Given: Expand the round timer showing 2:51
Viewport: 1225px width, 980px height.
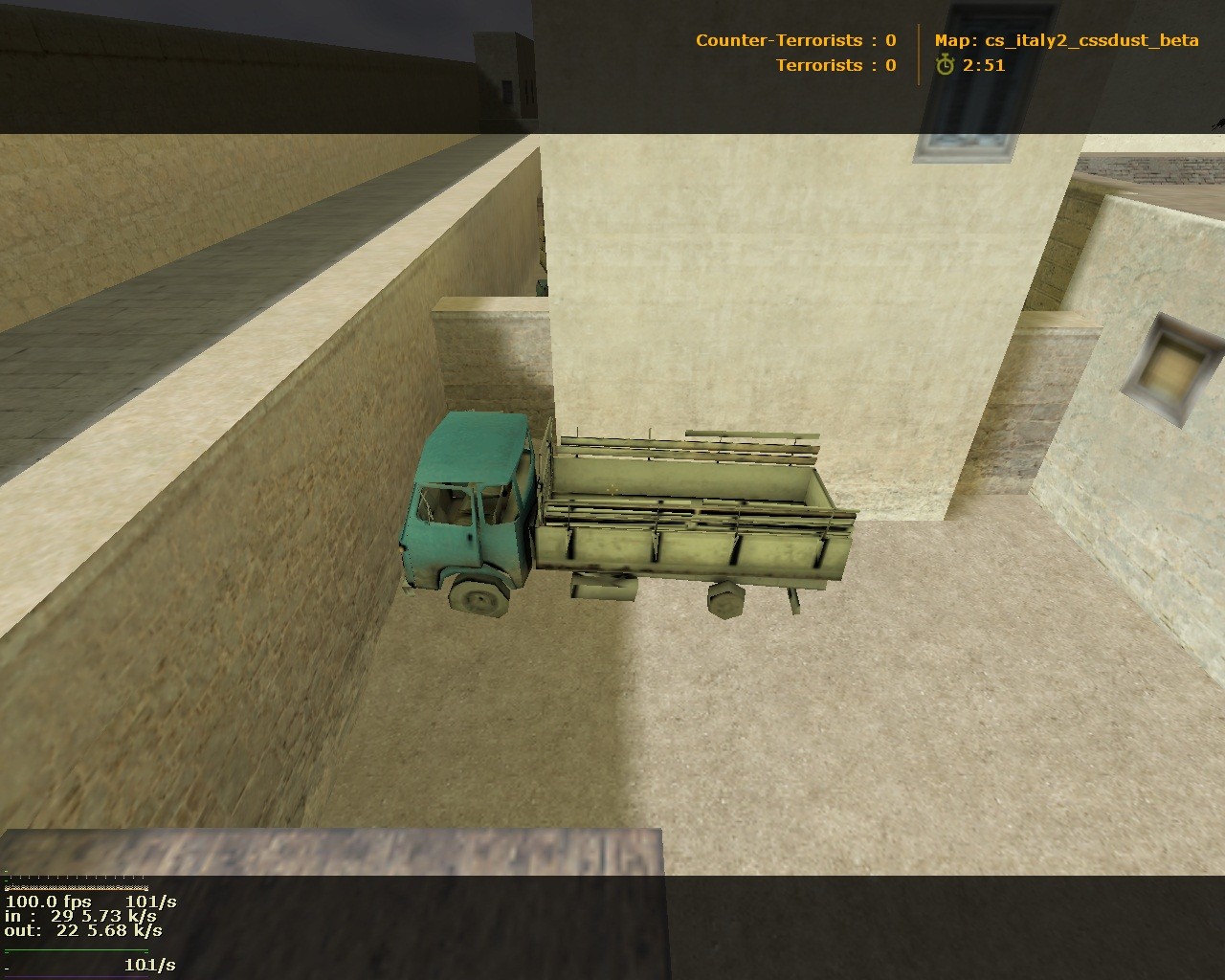Looking at the screenshot, I should click(985, 67).
